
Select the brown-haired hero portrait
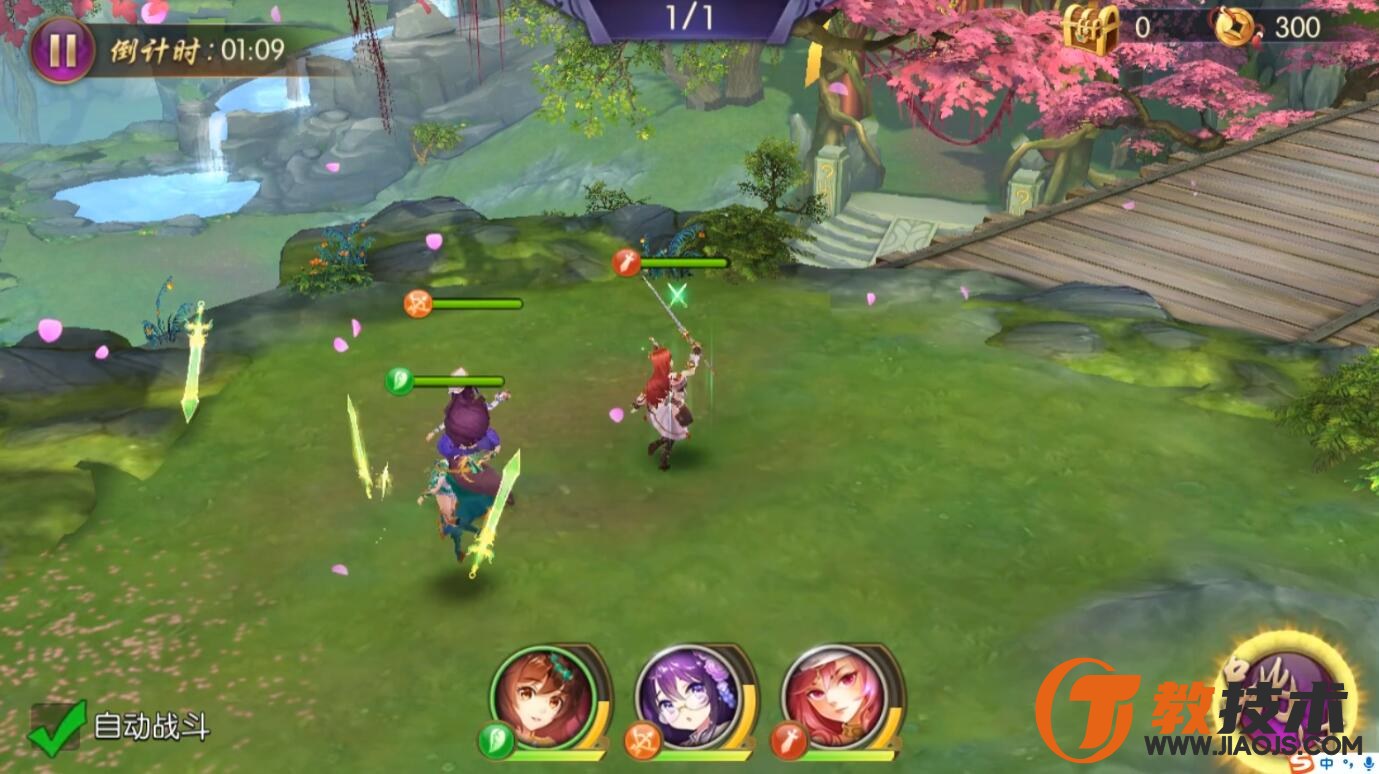point(543,697)
